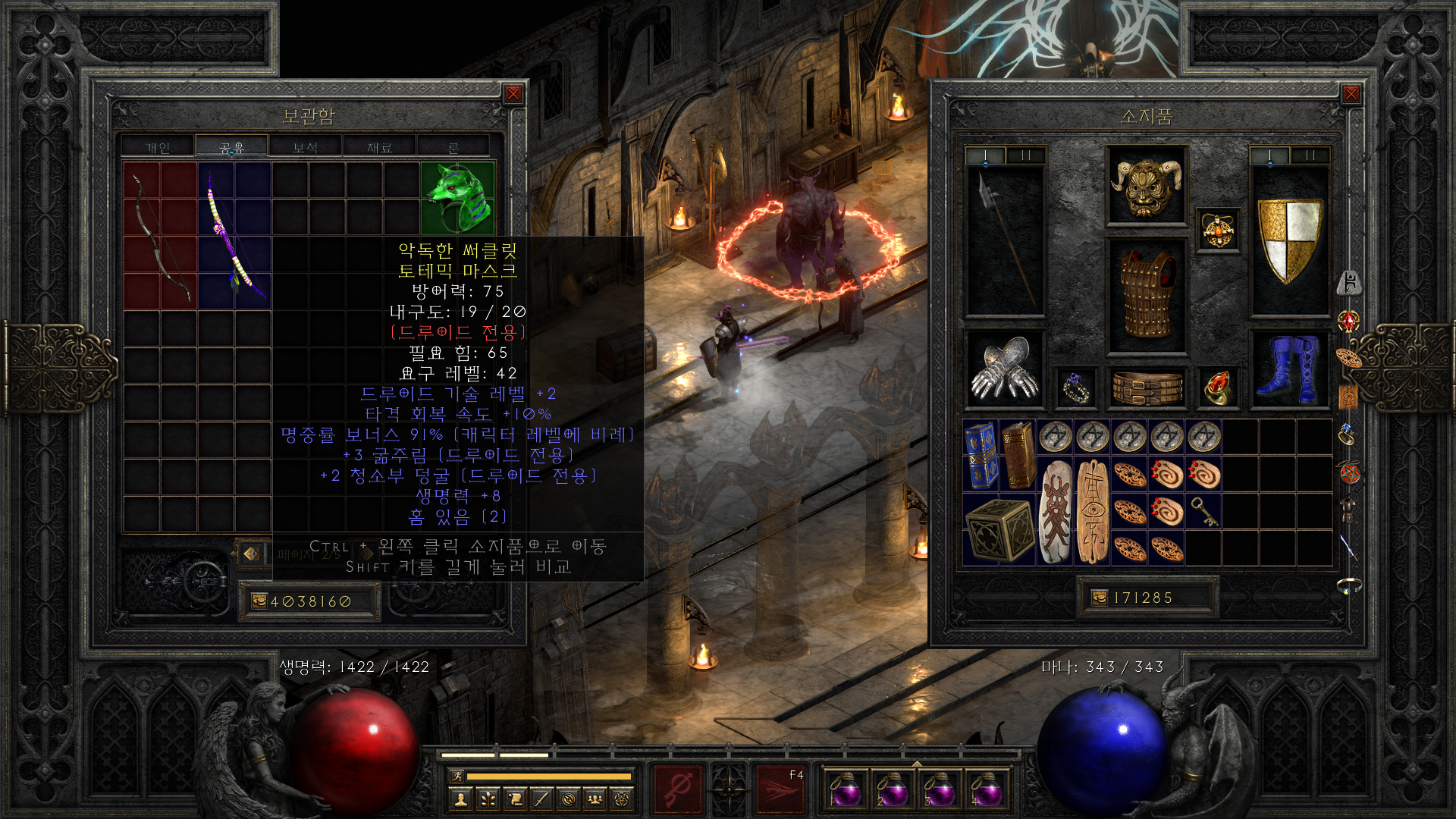Select the equipped gold and white shield
The width and height of the screenshot is (1456, 819).
pyautogui.click(x=1289, y=240)
